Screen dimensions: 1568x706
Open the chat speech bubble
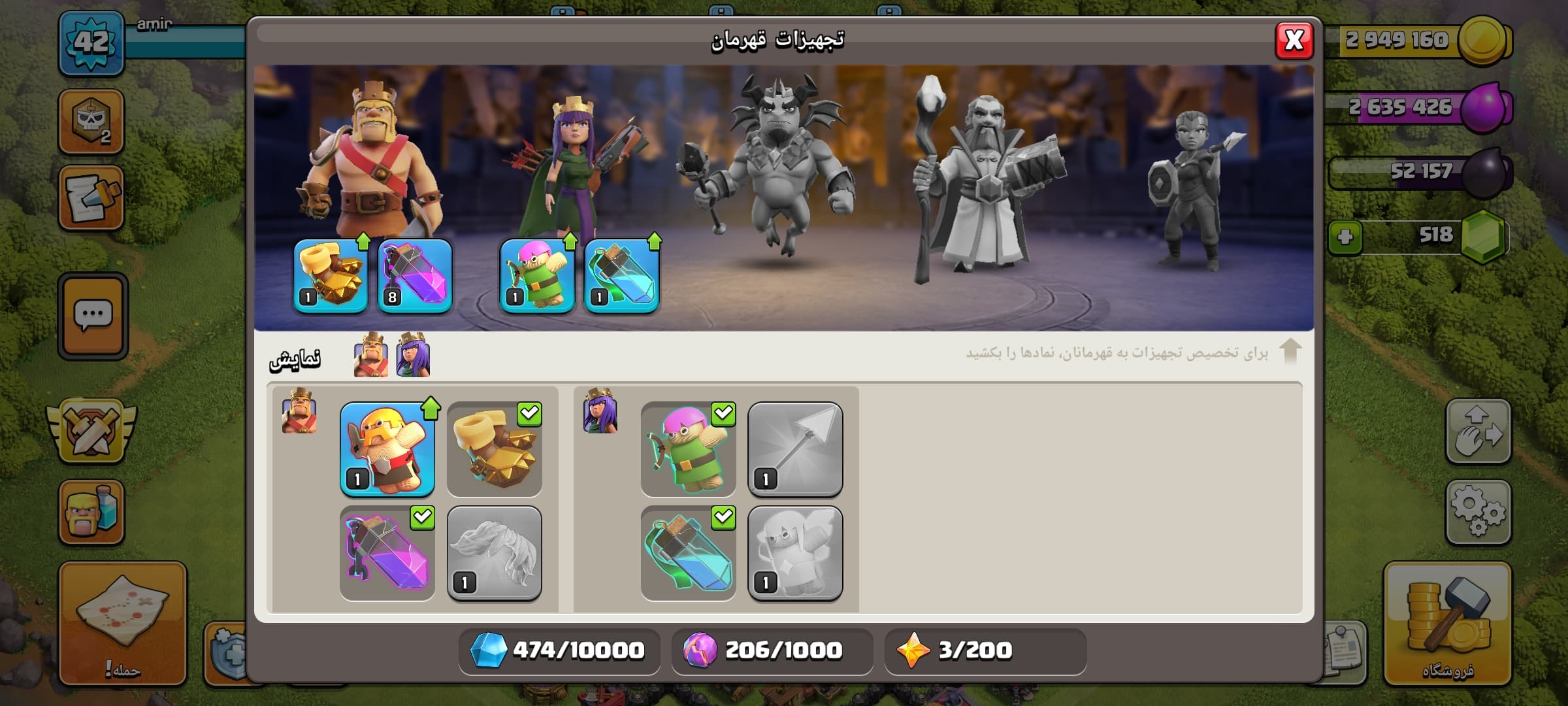click(x=93, y=316)
